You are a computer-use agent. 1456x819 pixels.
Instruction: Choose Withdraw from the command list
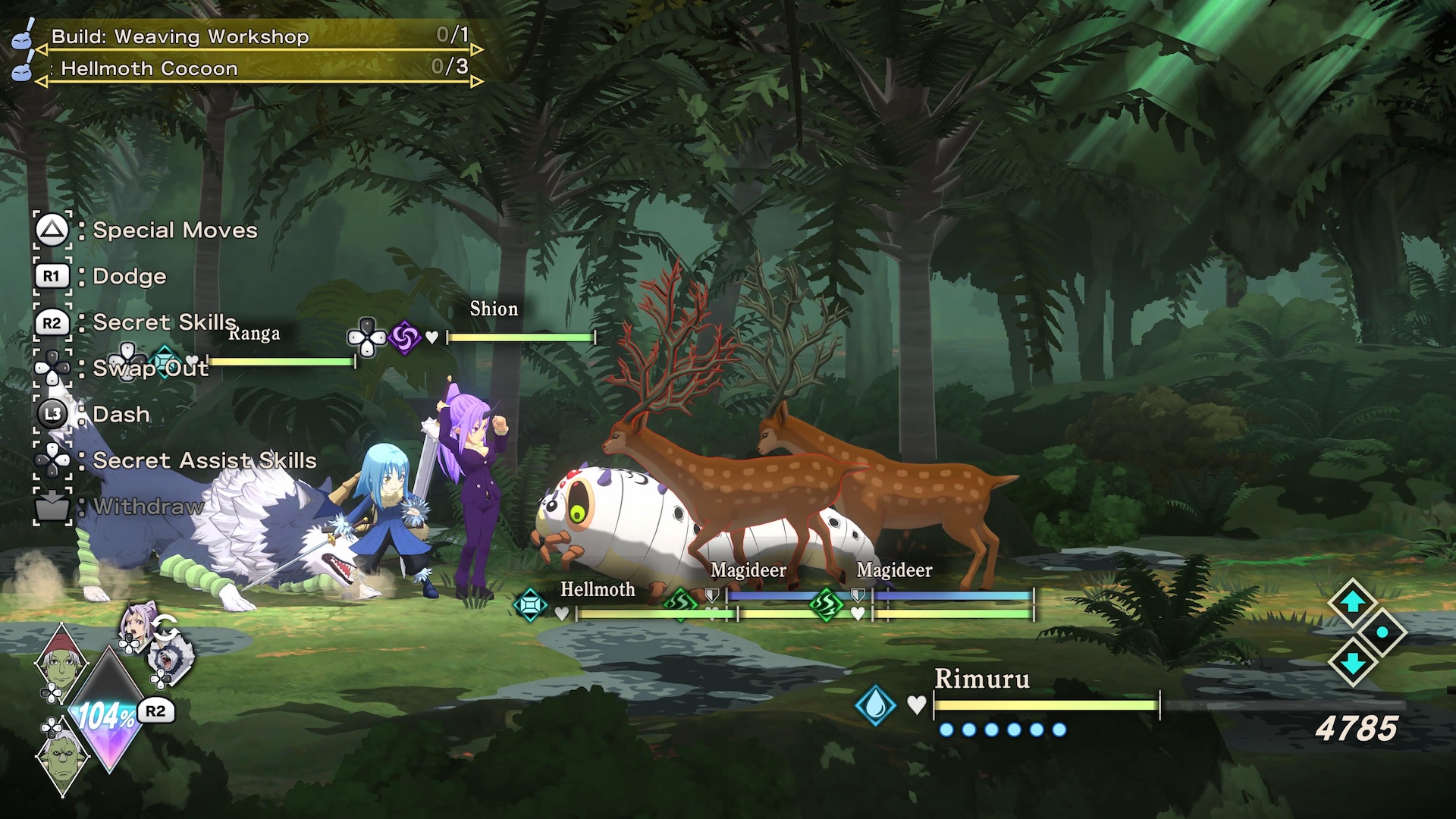click(x=149, y=507)
